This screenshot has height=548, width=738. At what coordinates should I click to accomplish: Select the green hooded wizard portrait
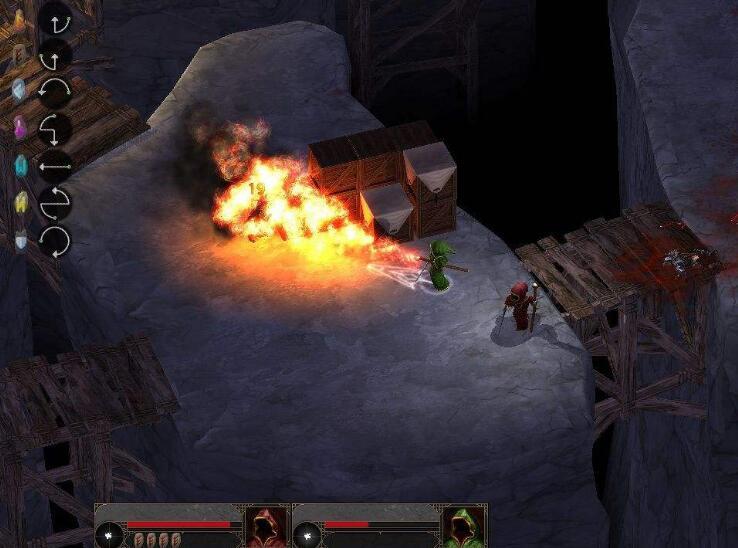tap(463, 527)
